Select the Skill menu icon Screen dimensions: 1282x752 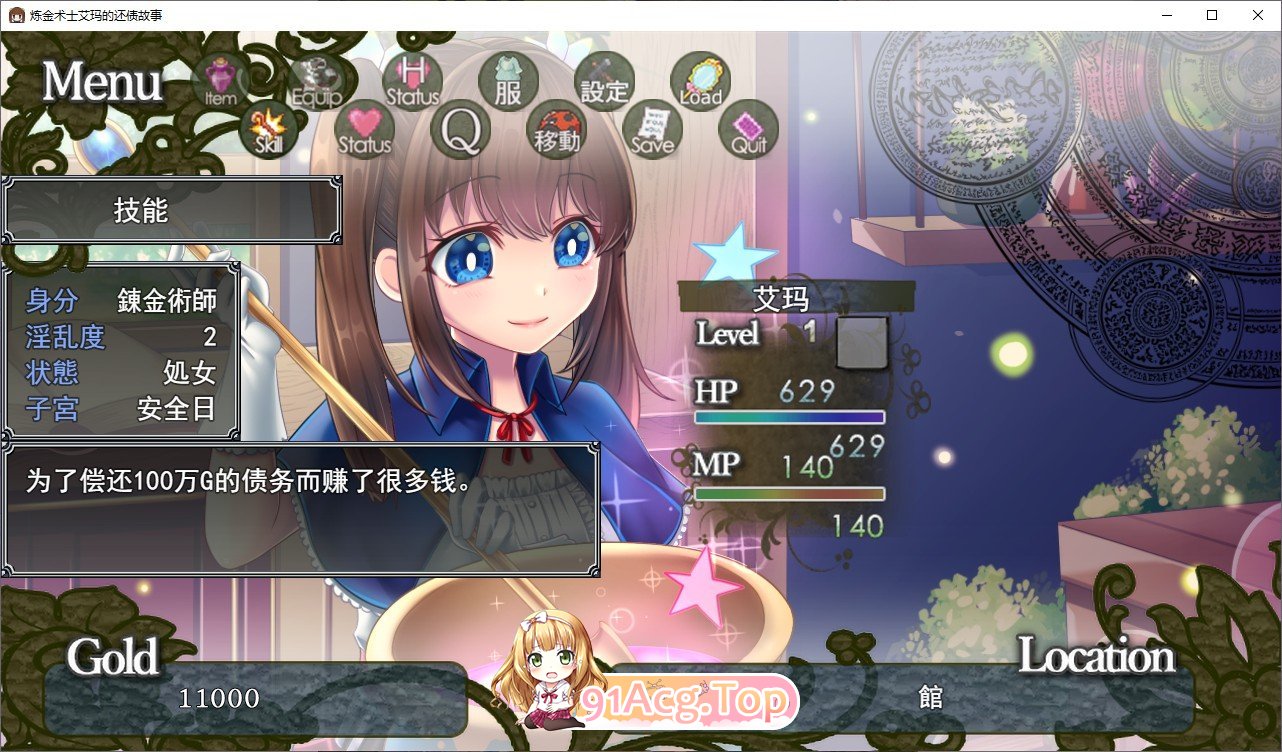[x=269, y=129]
